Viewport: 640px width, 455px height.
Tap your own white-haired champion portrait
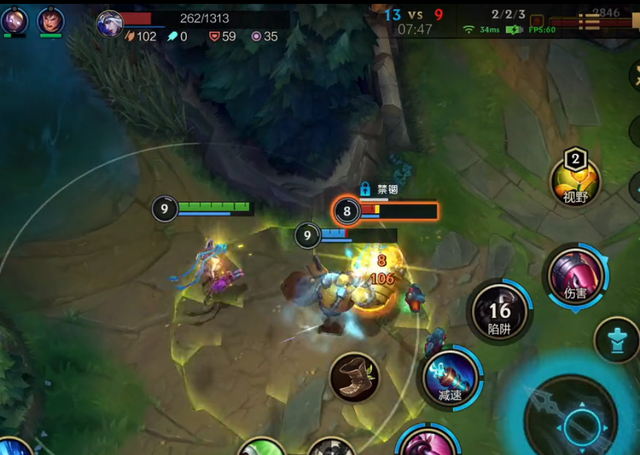[x=110, y=21]
